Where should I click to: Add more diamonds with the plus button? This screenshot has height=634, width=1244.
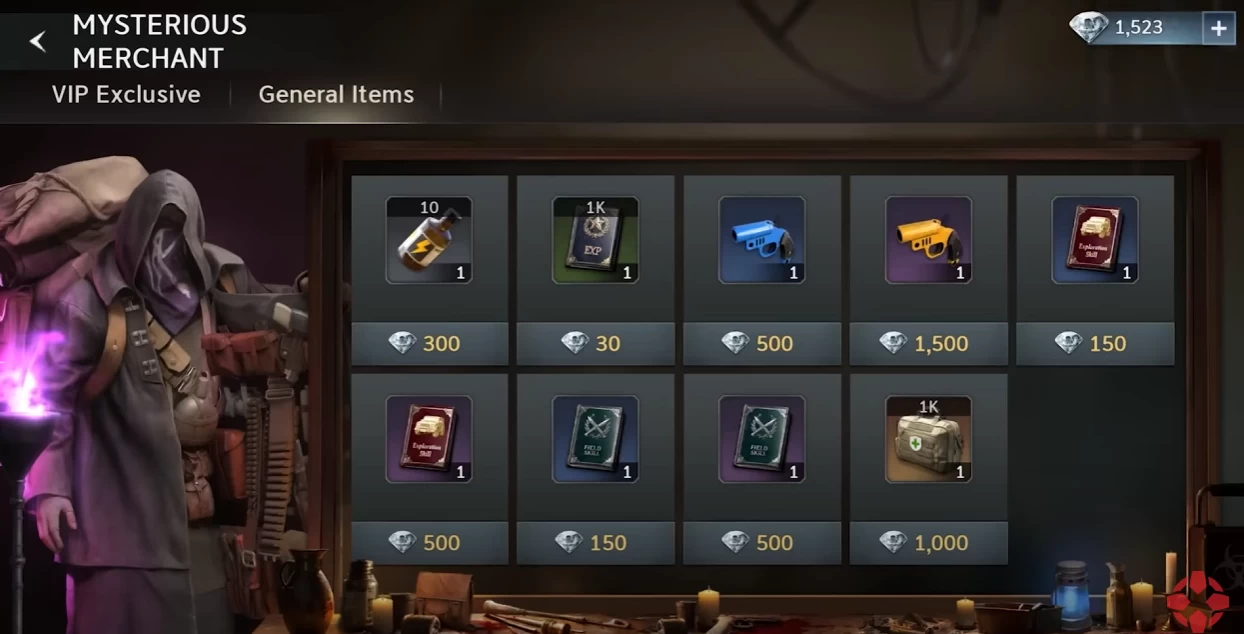coord(1218,29)
